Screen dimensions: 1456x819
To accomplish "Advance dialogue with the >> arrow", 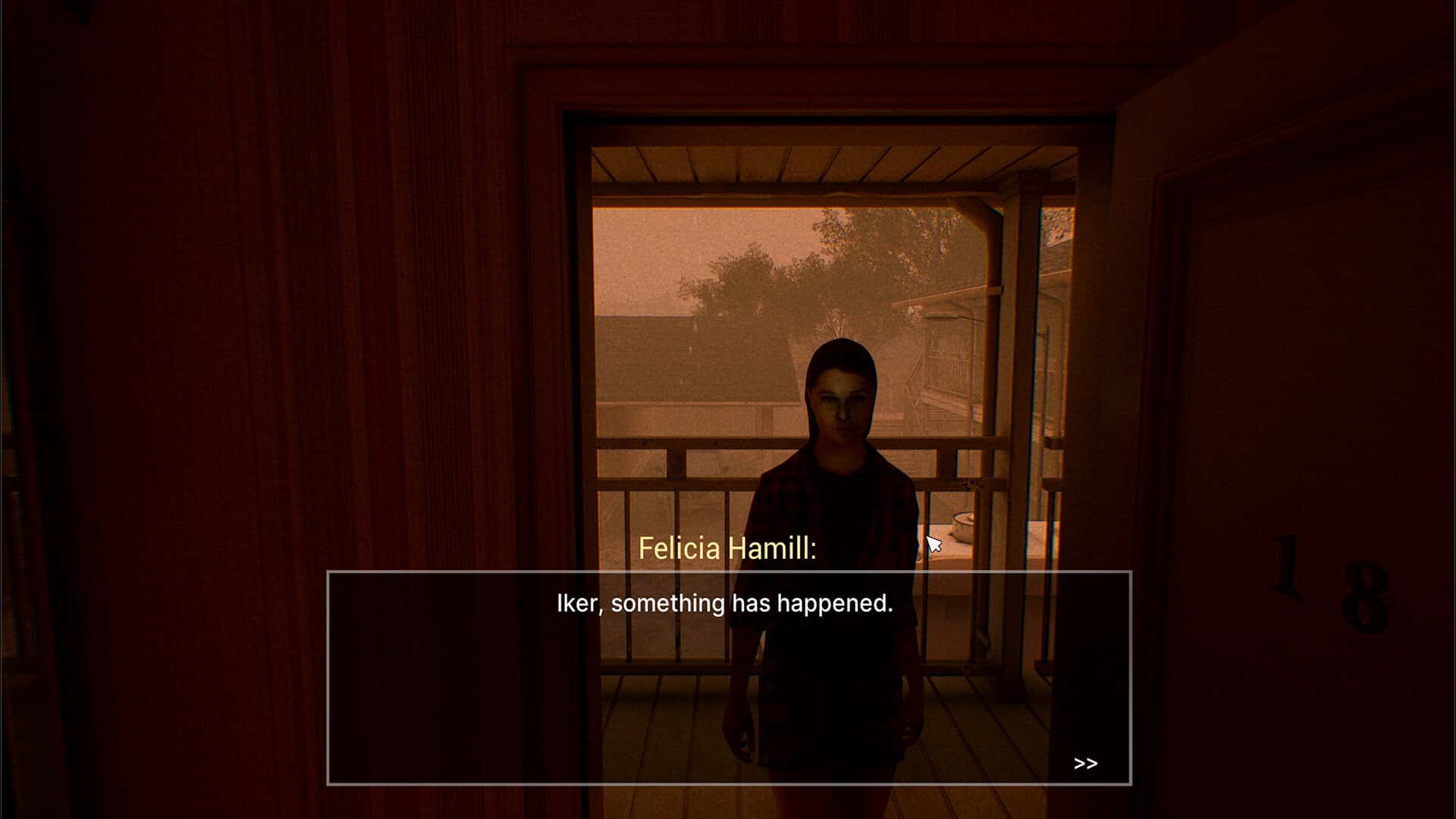I will 1085,764.
